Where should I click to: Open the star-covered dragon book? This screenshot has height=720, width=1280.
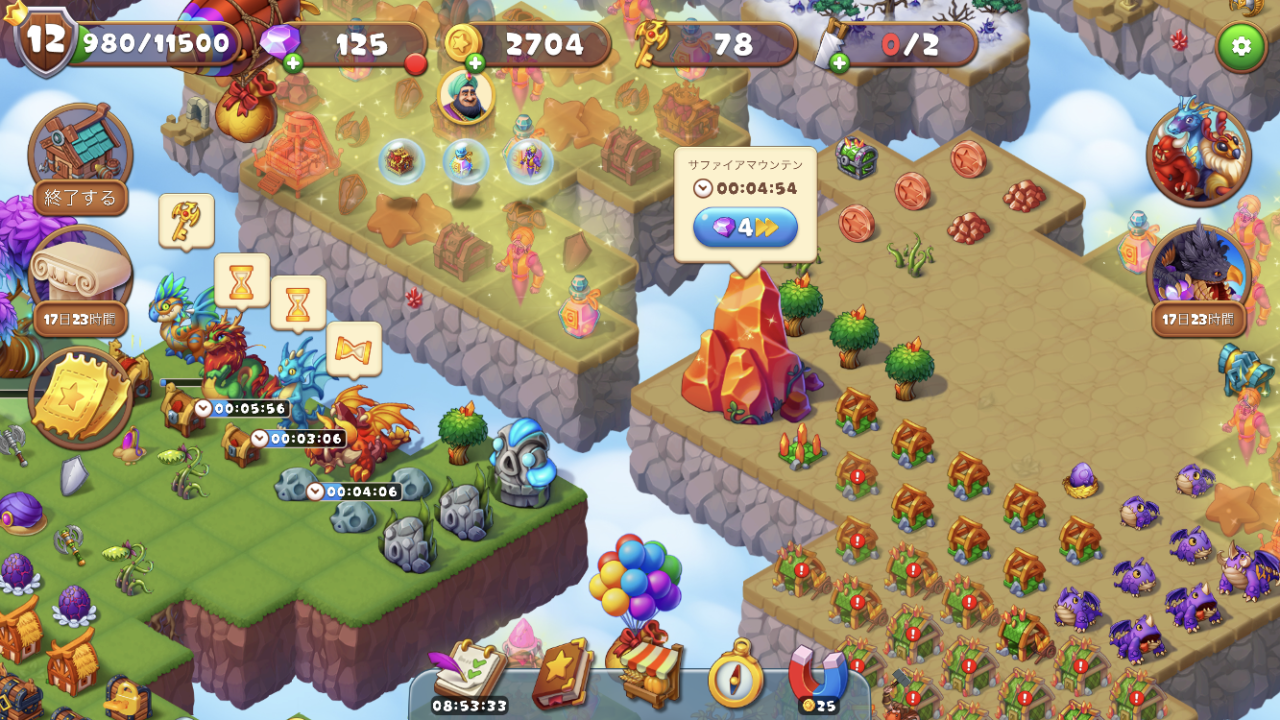562,673
